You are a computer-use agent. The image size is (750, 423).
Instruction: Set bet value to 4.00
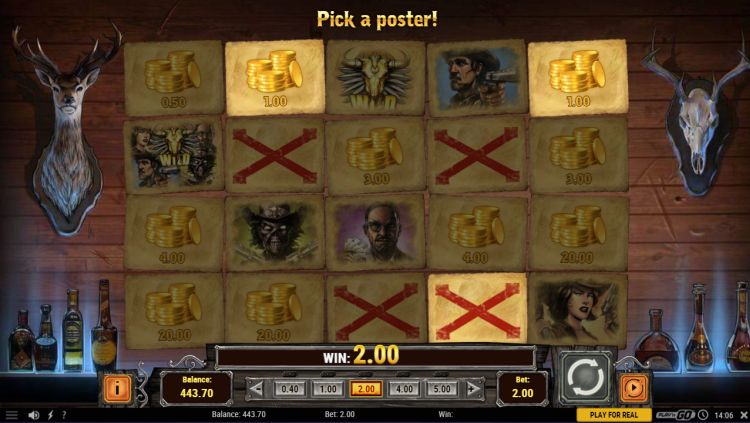403,389
